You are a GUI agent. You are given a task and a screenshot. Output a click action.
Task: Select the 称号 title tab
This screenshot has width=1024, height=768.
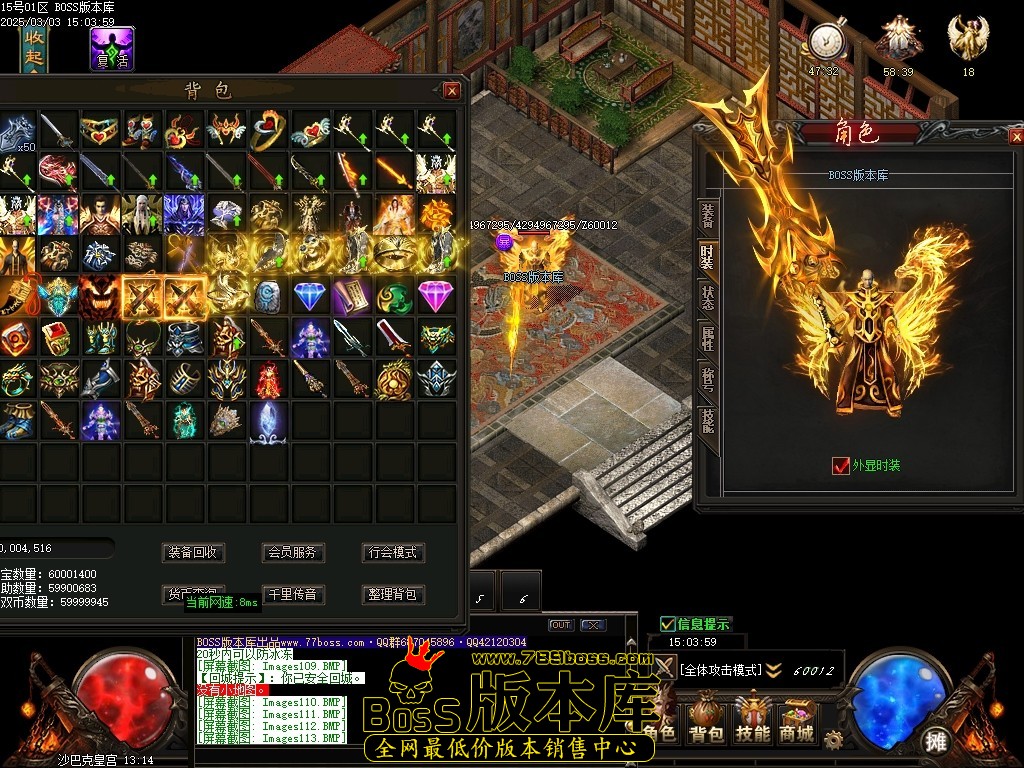pyautogui.click(x=708, y=380)
